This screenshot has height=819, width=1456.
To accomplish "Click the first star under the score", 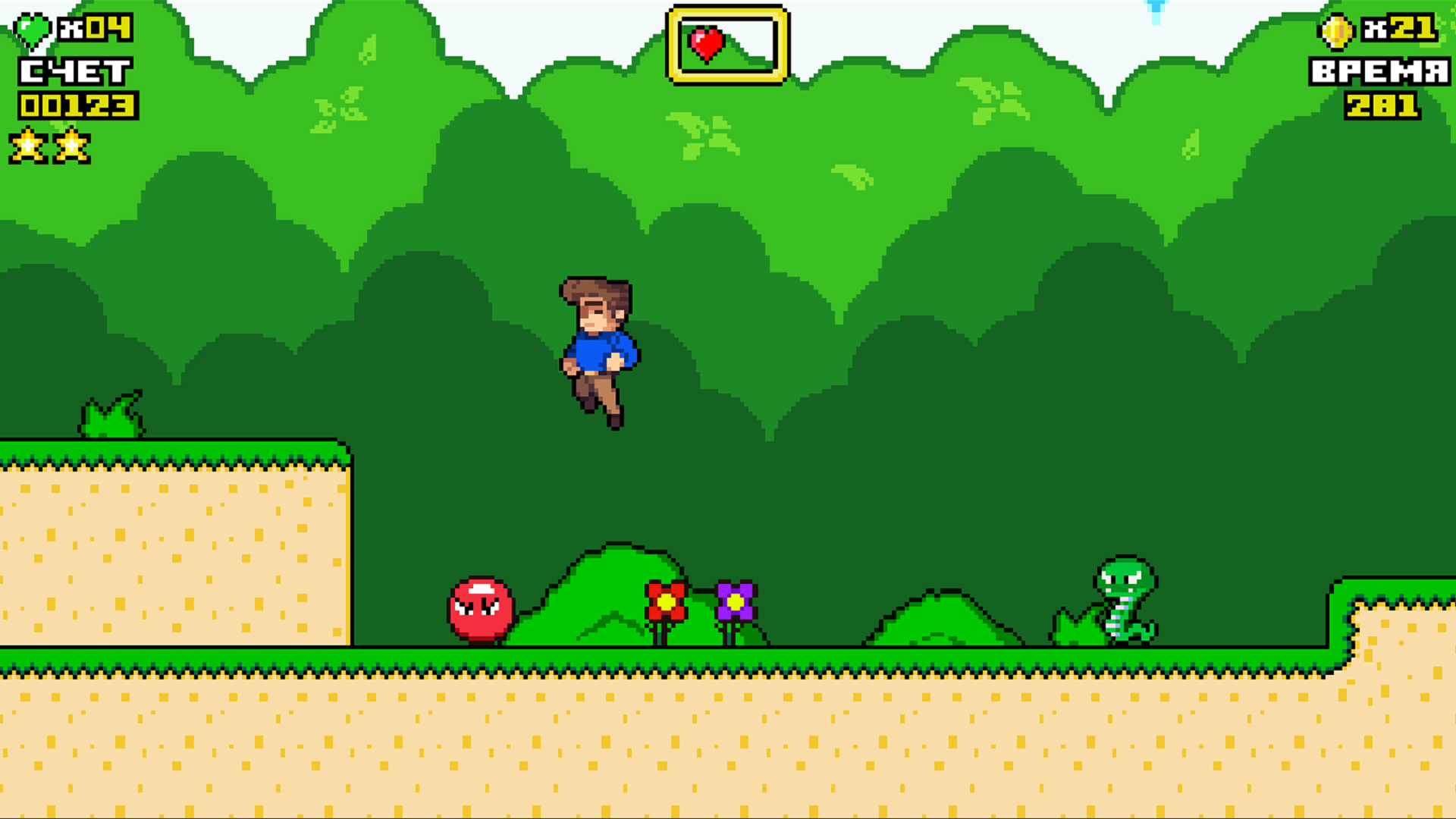I will pyautogui.click(x=27, y=146).
